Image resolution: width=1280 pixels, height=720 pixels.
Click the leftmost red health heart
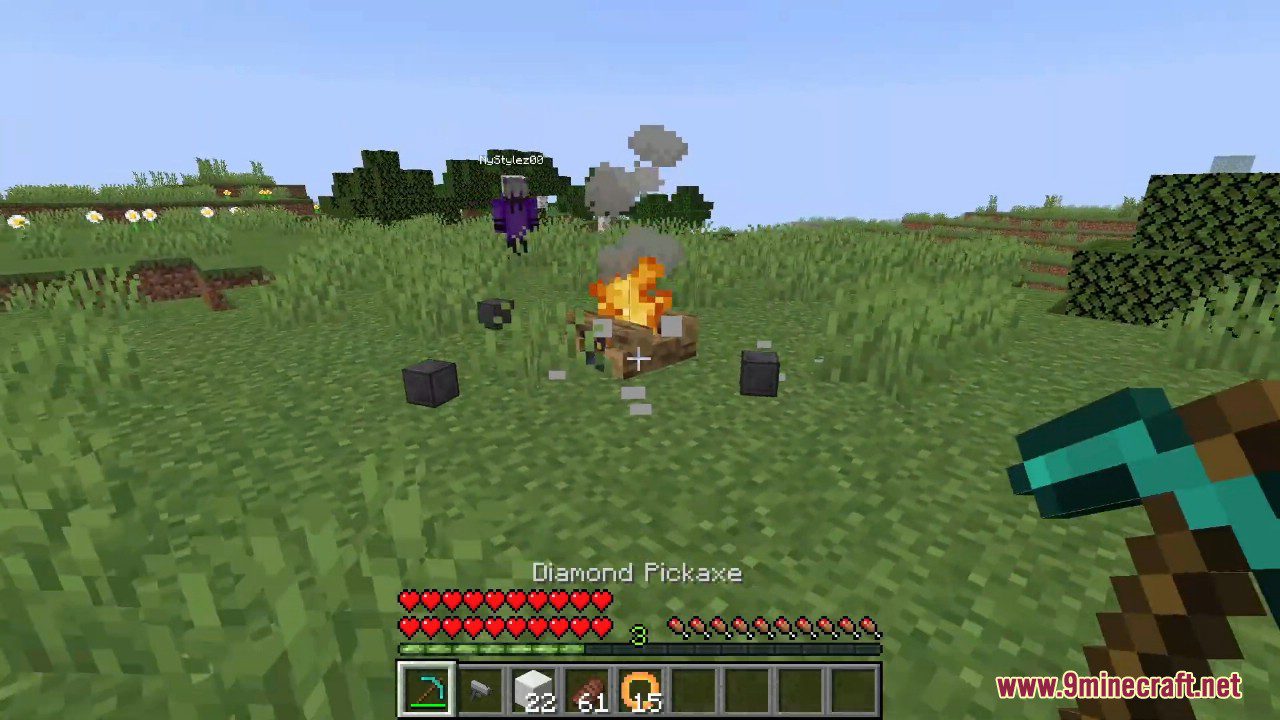[x=409, y=600]
